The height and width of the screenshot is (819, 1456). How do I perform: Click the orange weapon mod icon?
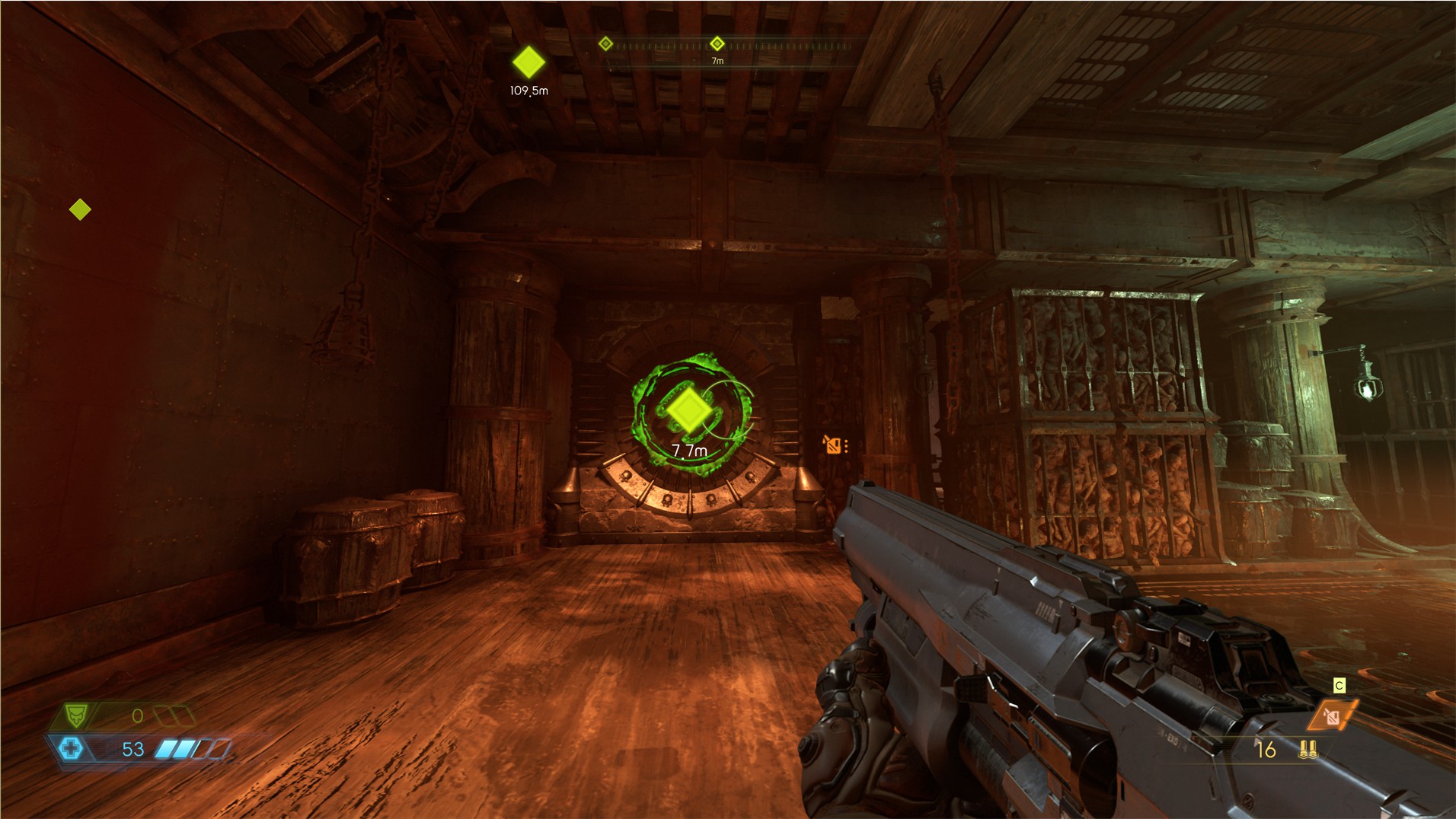click(1333, 715)
